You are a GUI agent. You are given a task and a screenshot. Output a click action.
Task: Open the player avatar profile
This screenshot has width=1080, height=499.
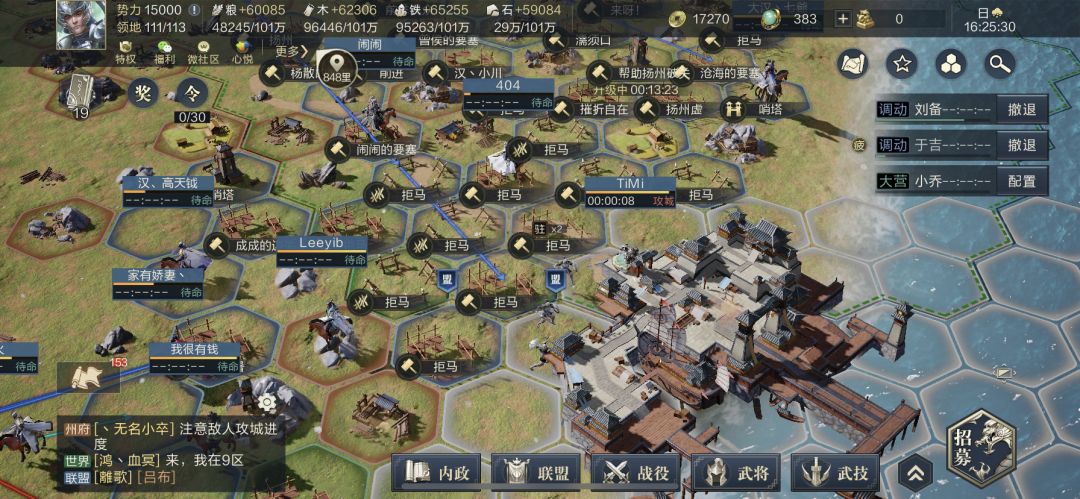73,24
